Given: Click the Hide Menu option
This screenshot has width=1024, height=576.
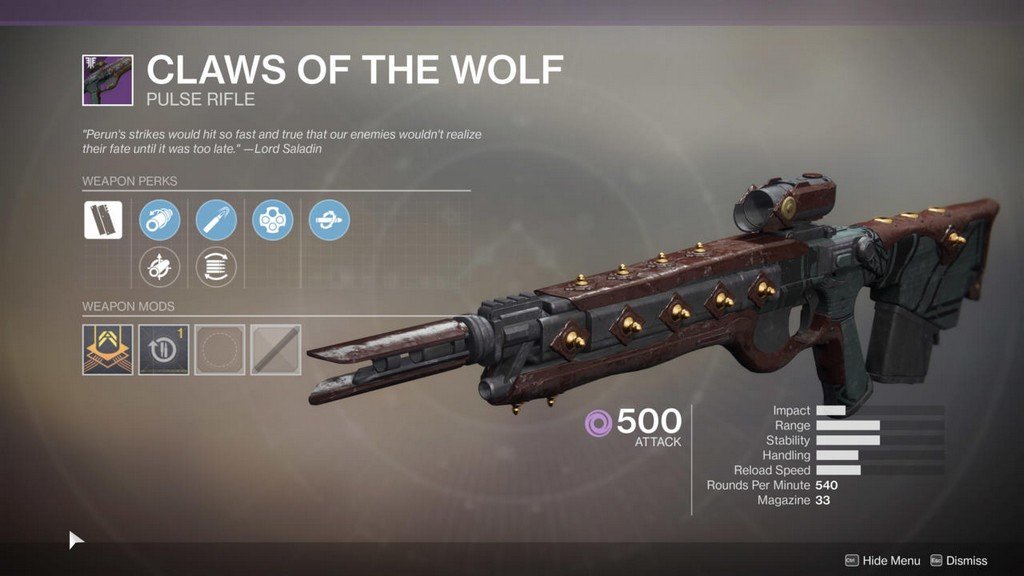Looking at the screenshot, I should 883,561.
